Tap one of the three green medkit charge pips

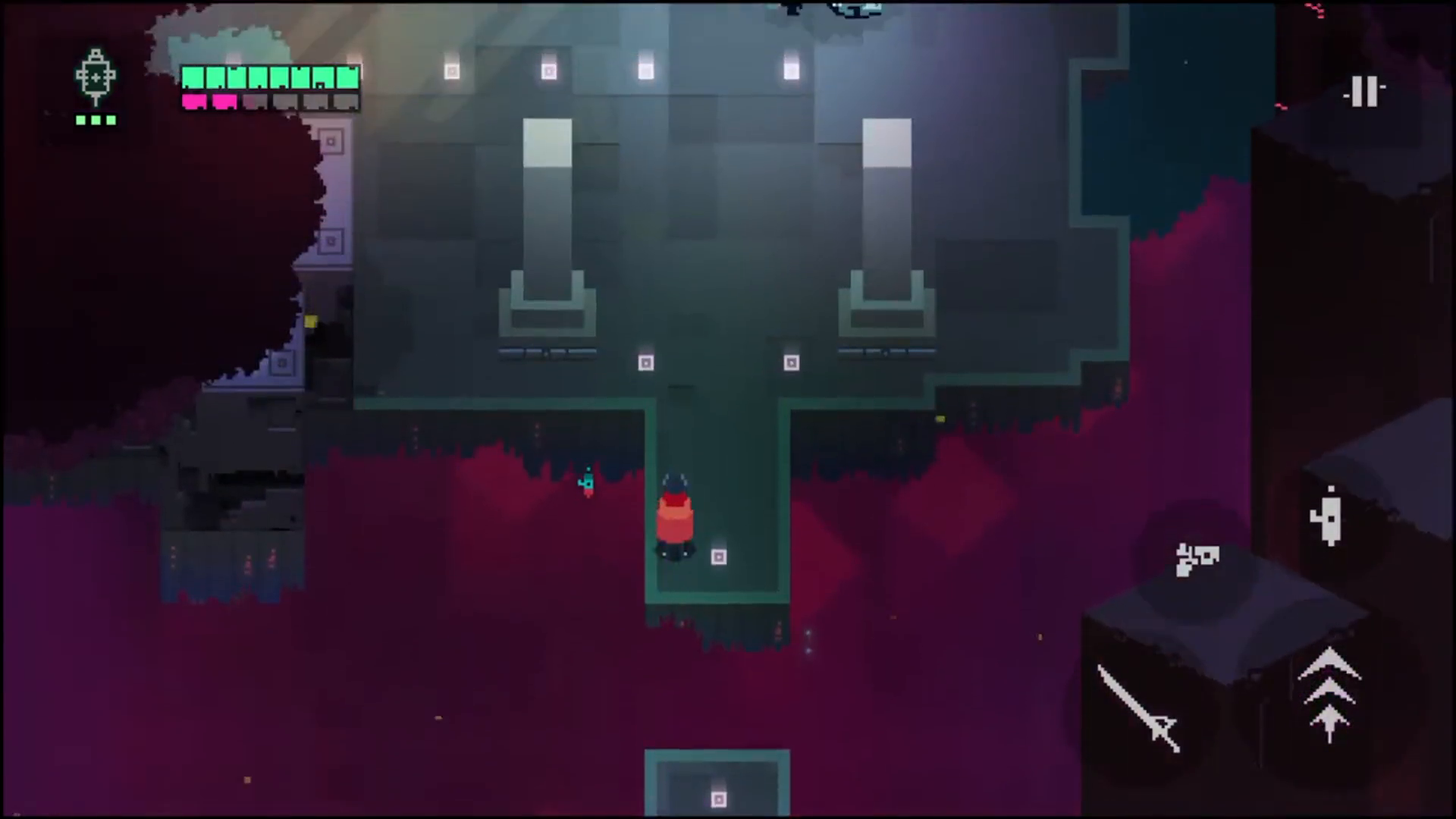click(x=96, y=121)
